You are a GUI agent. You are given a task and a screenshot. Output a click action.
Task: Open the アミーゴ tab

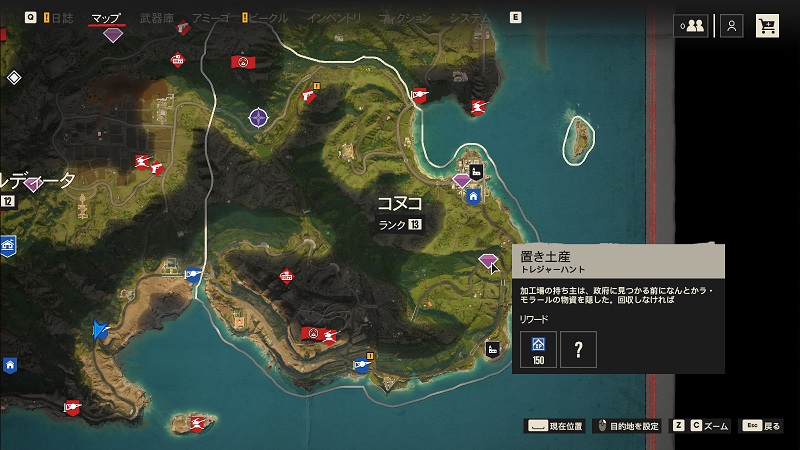[x=210, y=18]
